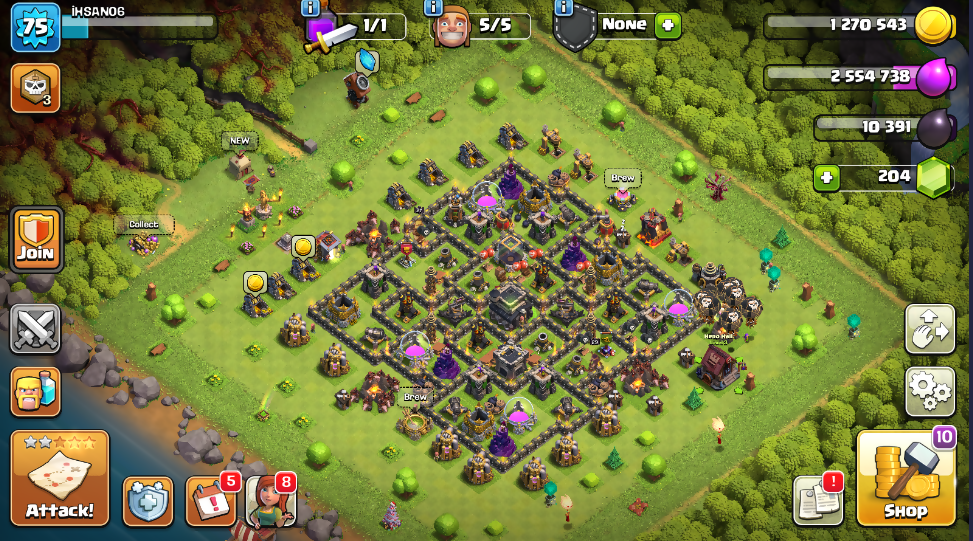
Task: Show laboratory info above 1/1 sword
Action: pyautogui.click(x=310, y=8)
